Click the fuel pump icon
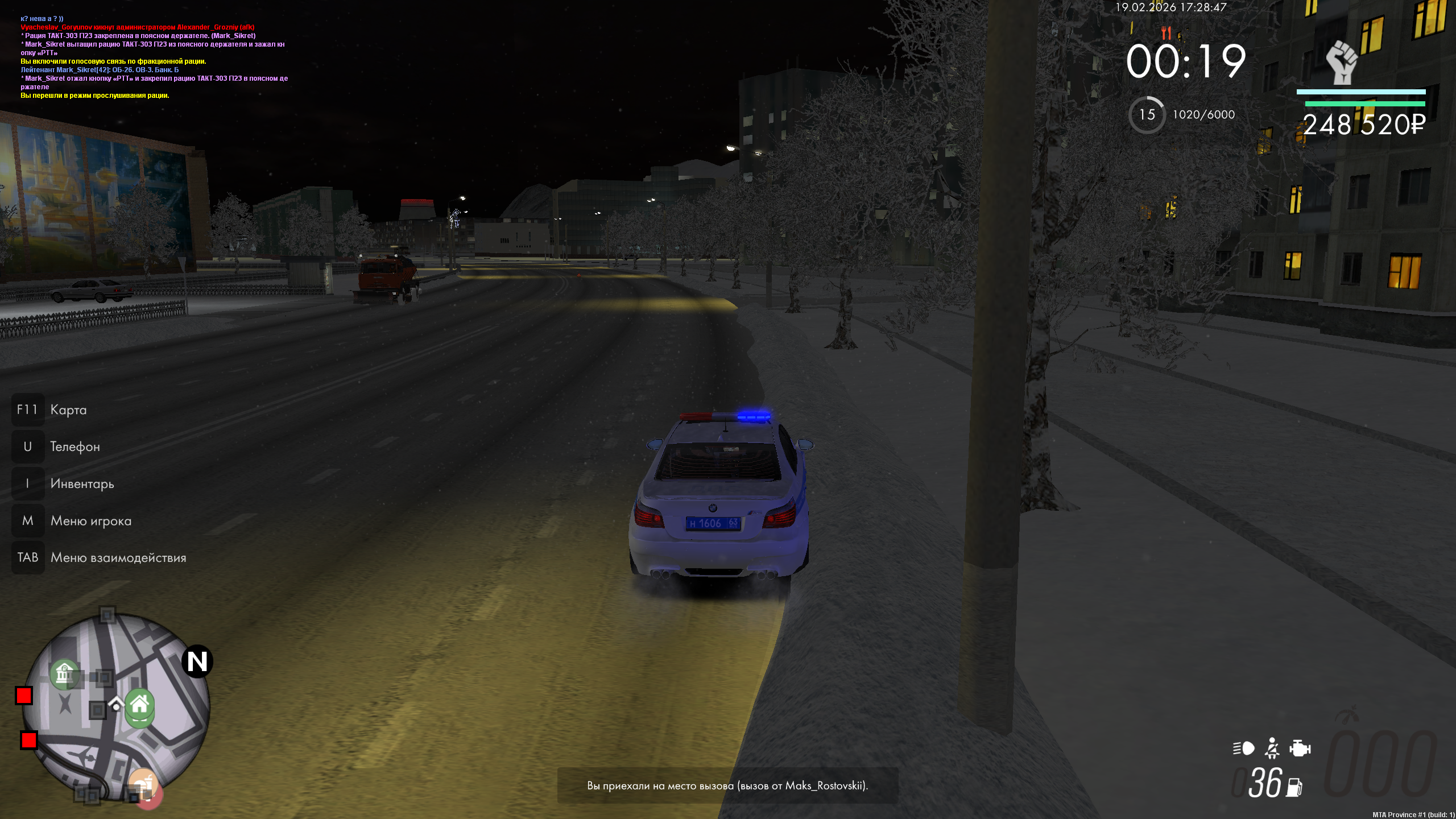This screenshot has height=819, width=1456. pyautogui.click(x=1294, y=787)
